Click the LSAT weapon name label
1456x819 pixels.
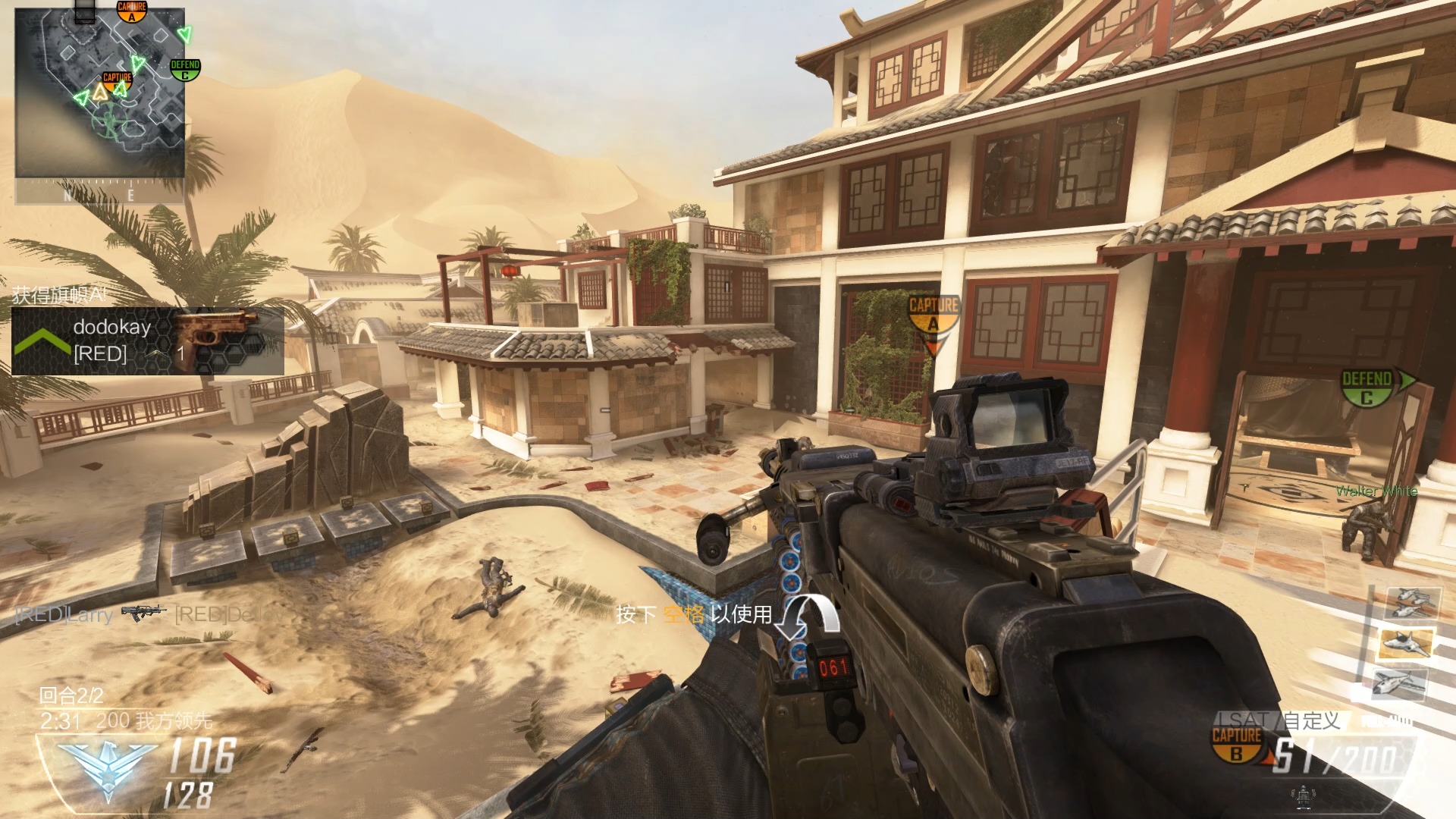pyautogui.click(x=1244, y=720)
